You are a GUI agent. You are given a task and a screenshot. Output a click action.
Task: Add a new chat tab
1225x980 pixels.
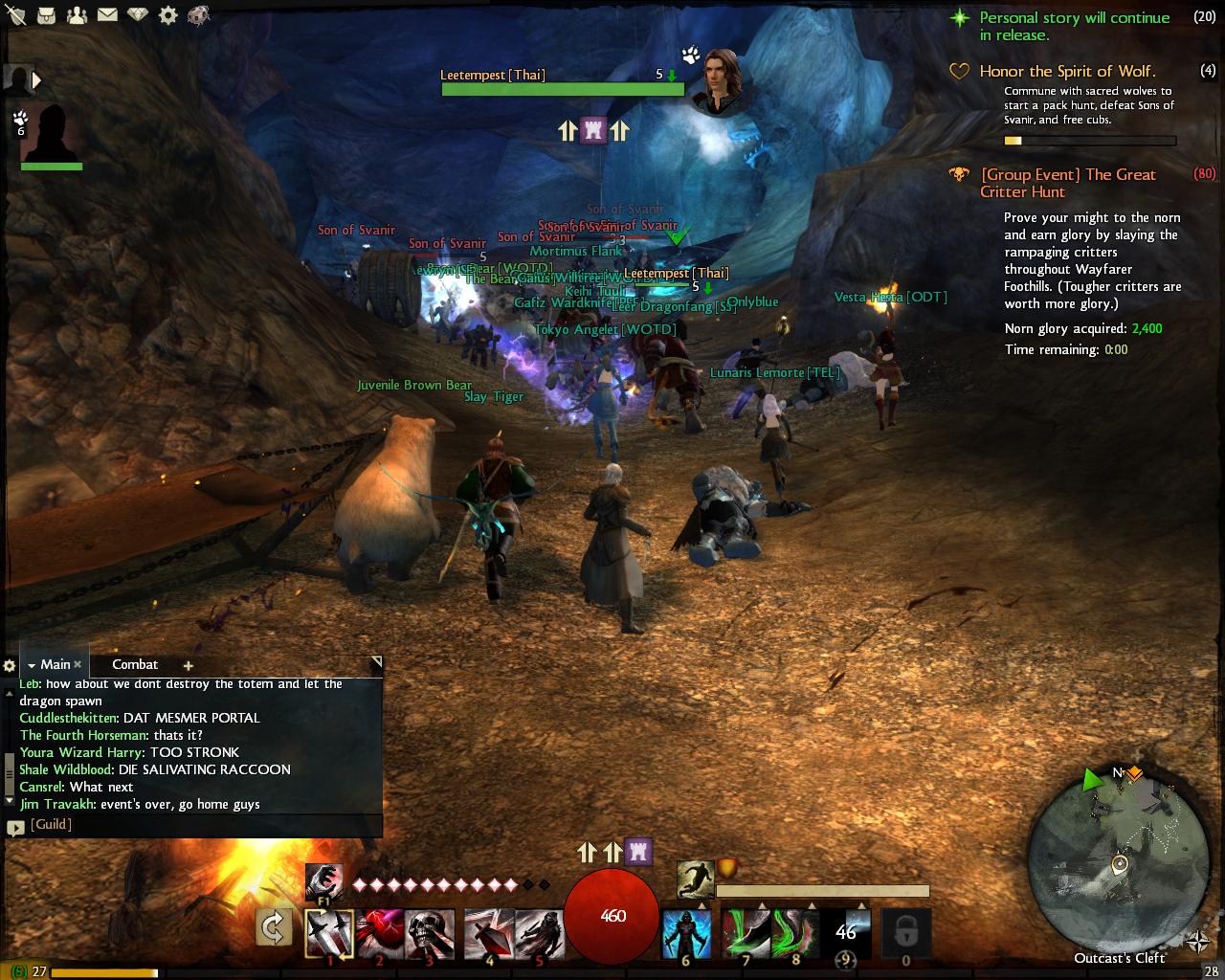tap(188, 665)
